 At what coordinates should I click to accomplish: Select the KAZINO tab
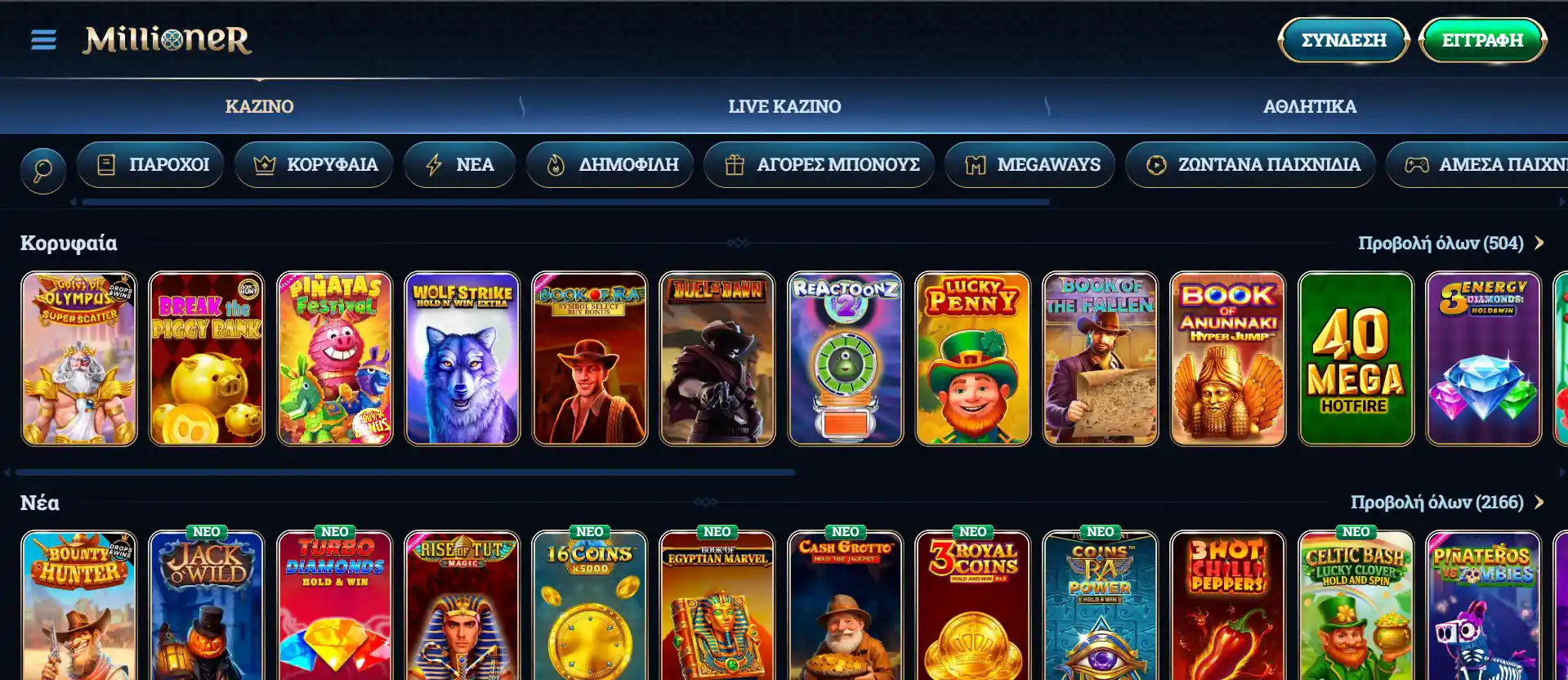coord(260,105)
